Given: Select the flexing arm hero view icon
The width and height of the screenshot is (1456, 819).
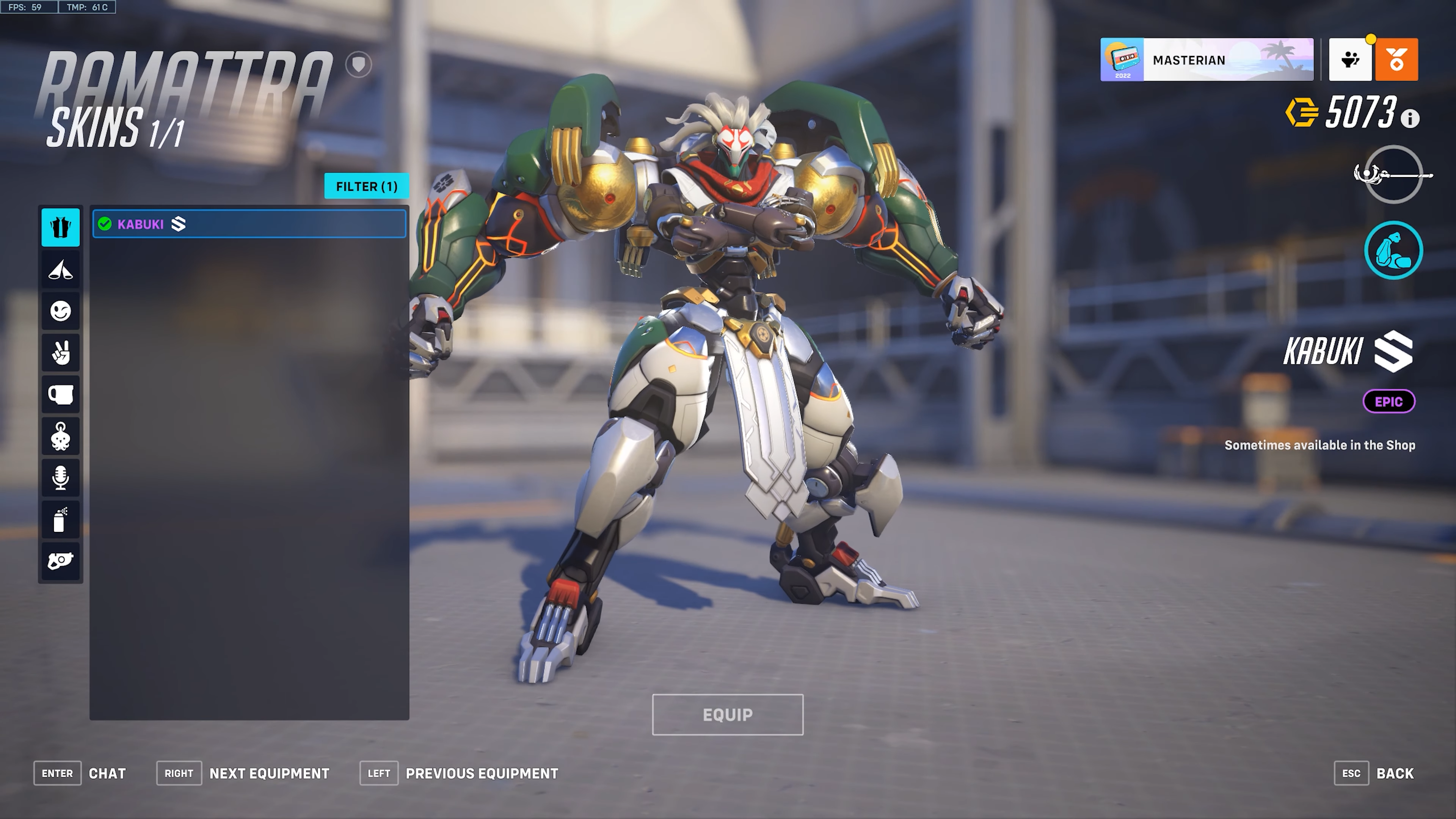Looking at the screenshot, I should pos(1393,250).
